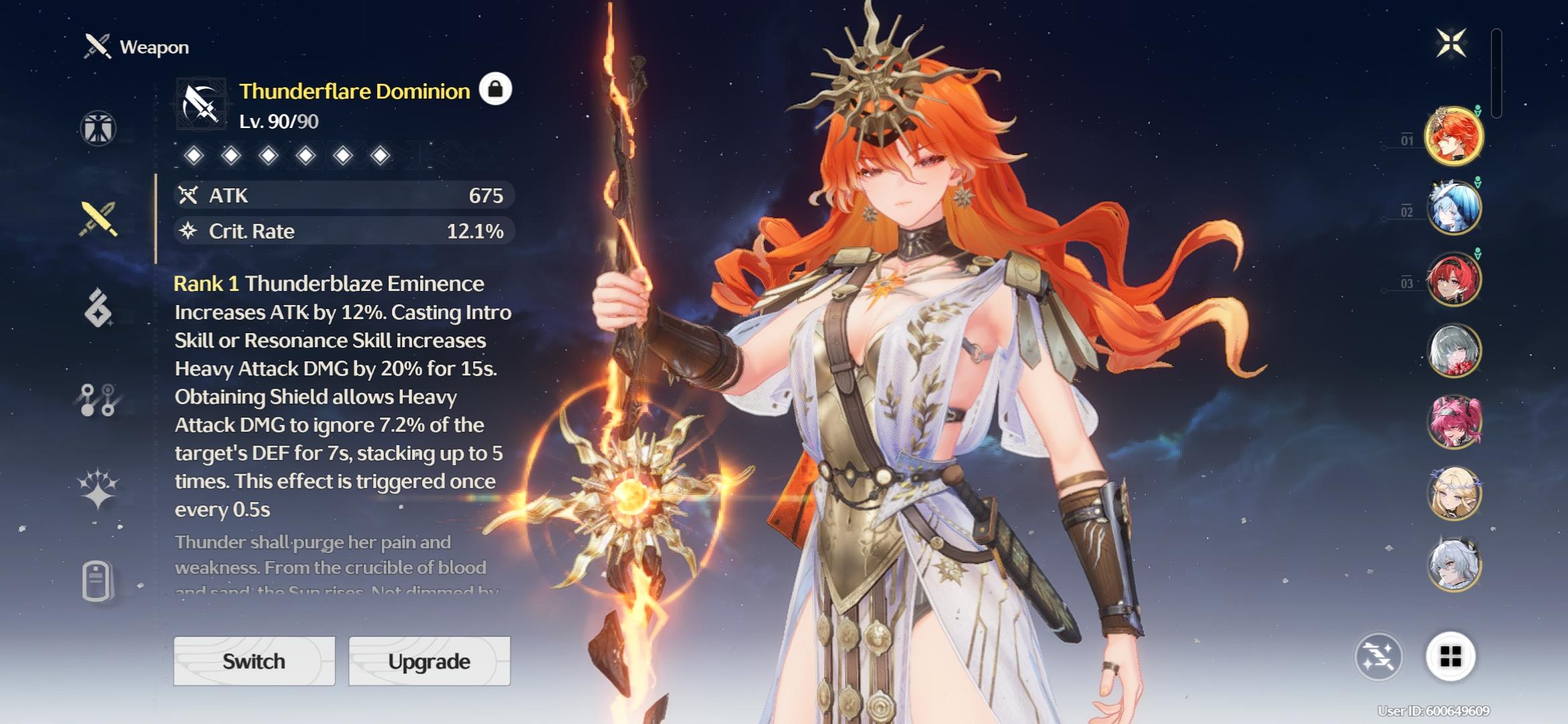Switch to the skill tree nodes tab
This screenshot has height=724, width=1568.
99,400
